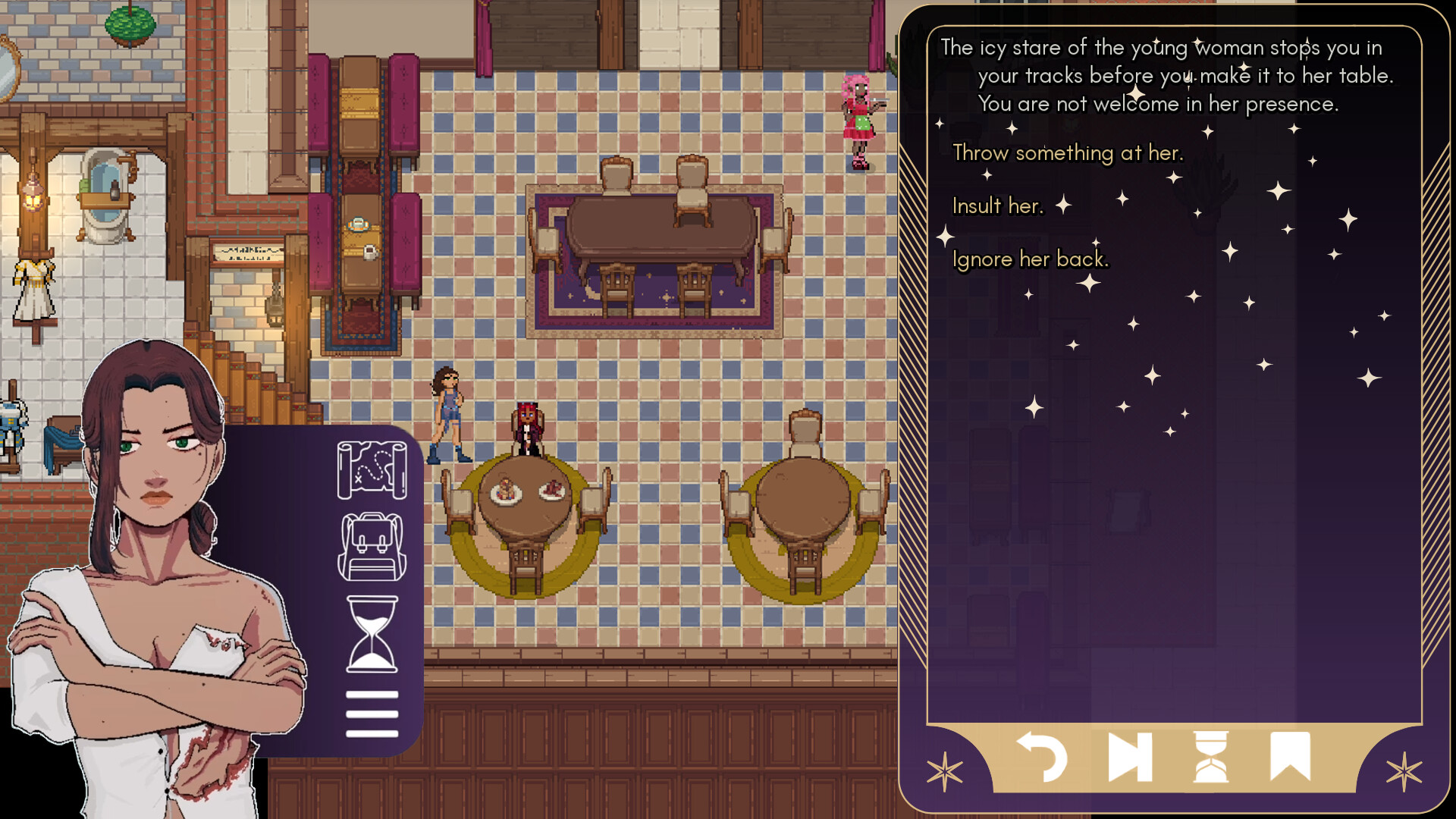Pick the "Ignore her back." response
The image size is (1456, 819).
(x=1030, y=259)
